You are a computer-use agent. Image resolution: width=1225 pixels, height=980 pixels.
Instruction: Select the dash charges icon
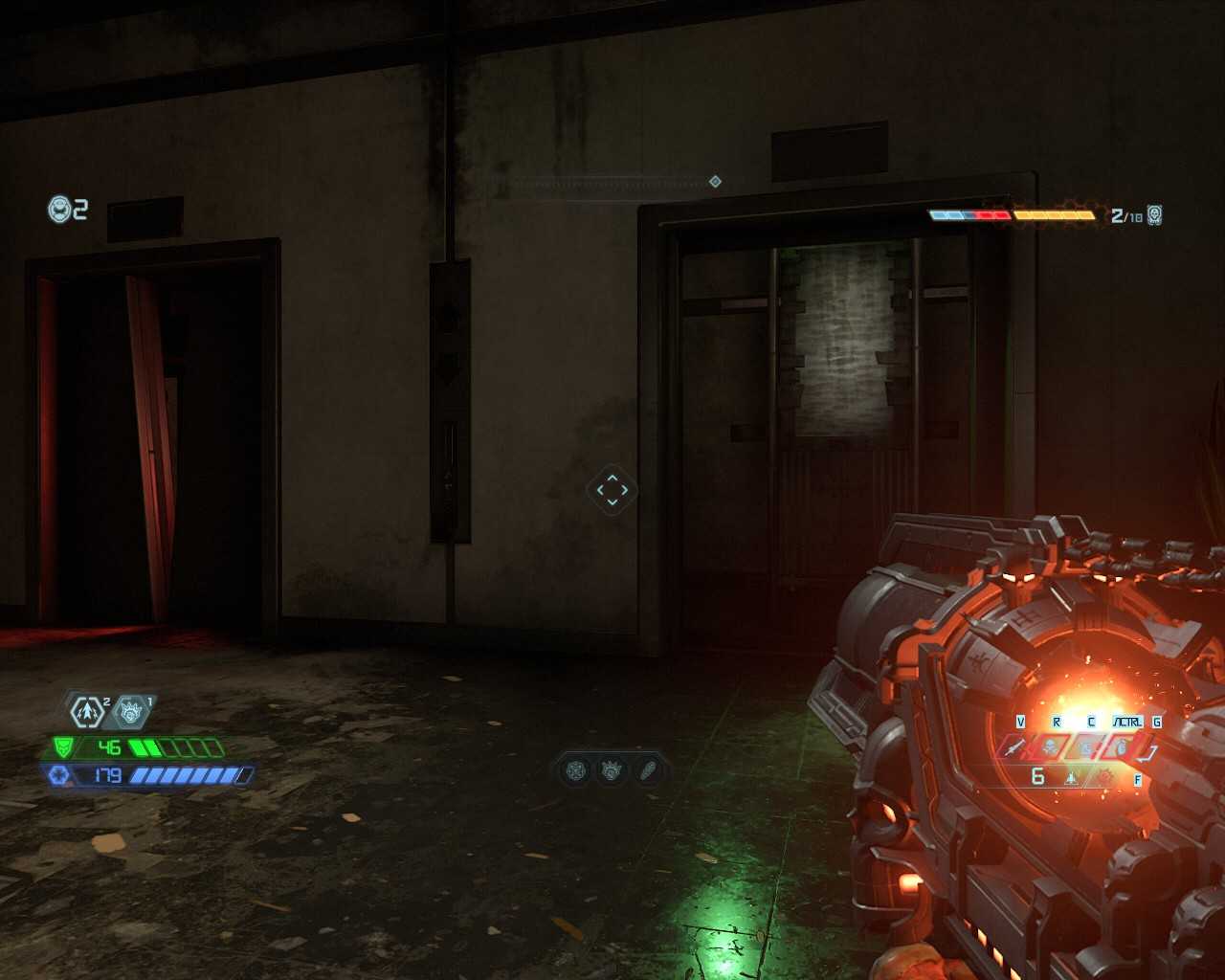87,711
